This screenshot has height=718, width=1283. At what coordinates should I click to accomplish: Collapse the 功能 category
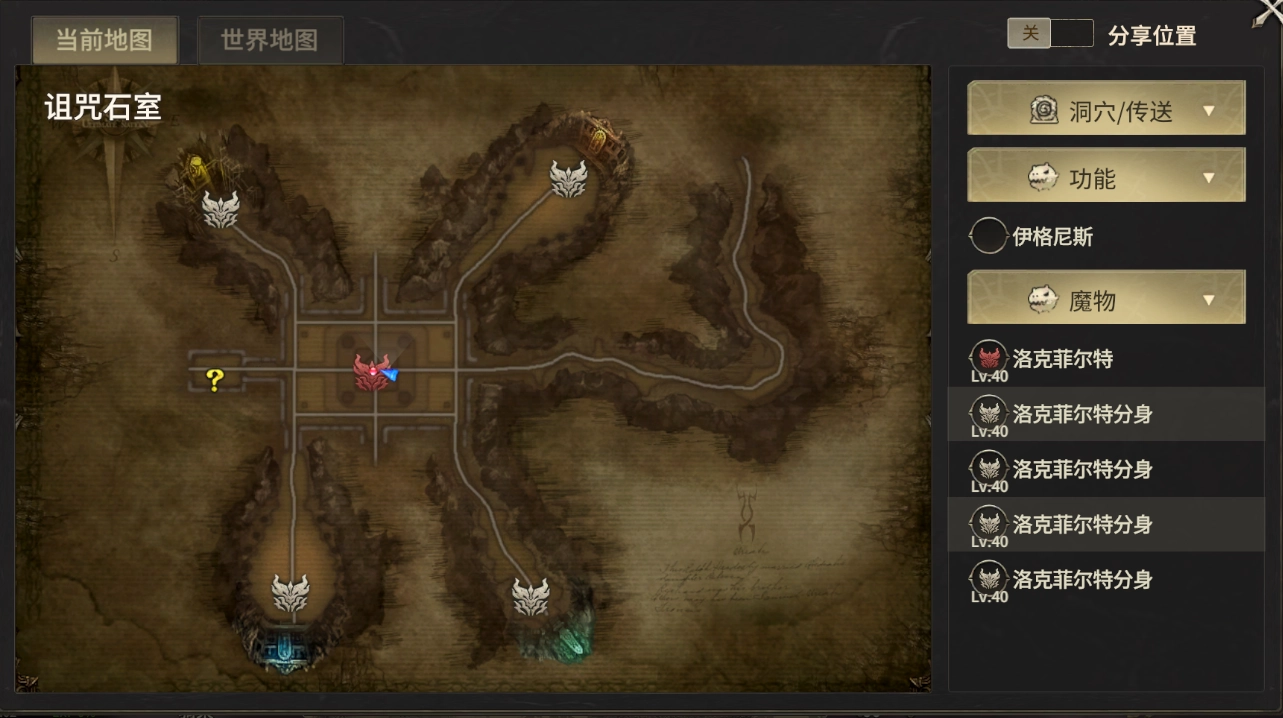pyautogui.click(x=1106, y=178)
